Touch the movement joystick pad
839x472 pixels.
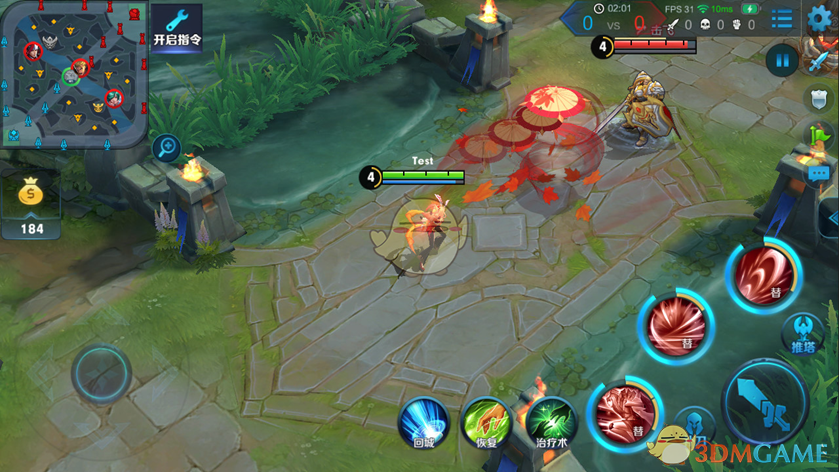click(101, 373)
